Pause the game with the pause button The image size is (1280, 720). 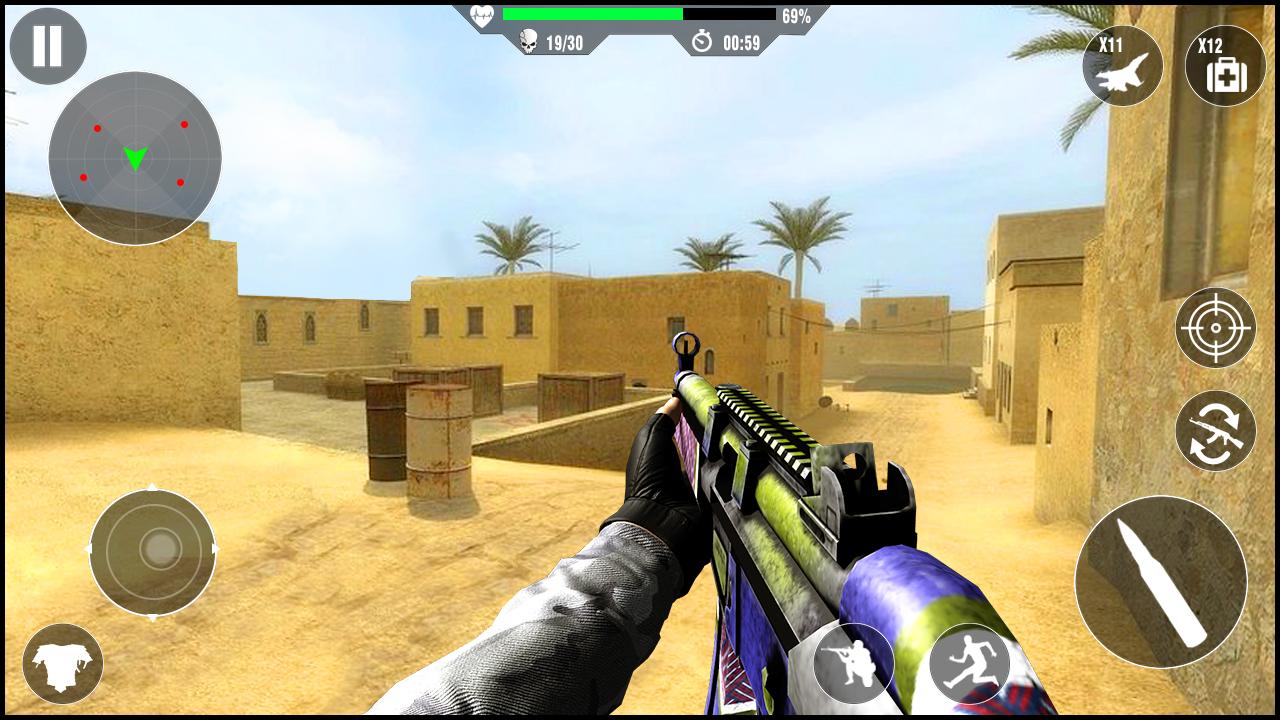tap(48, 45)
